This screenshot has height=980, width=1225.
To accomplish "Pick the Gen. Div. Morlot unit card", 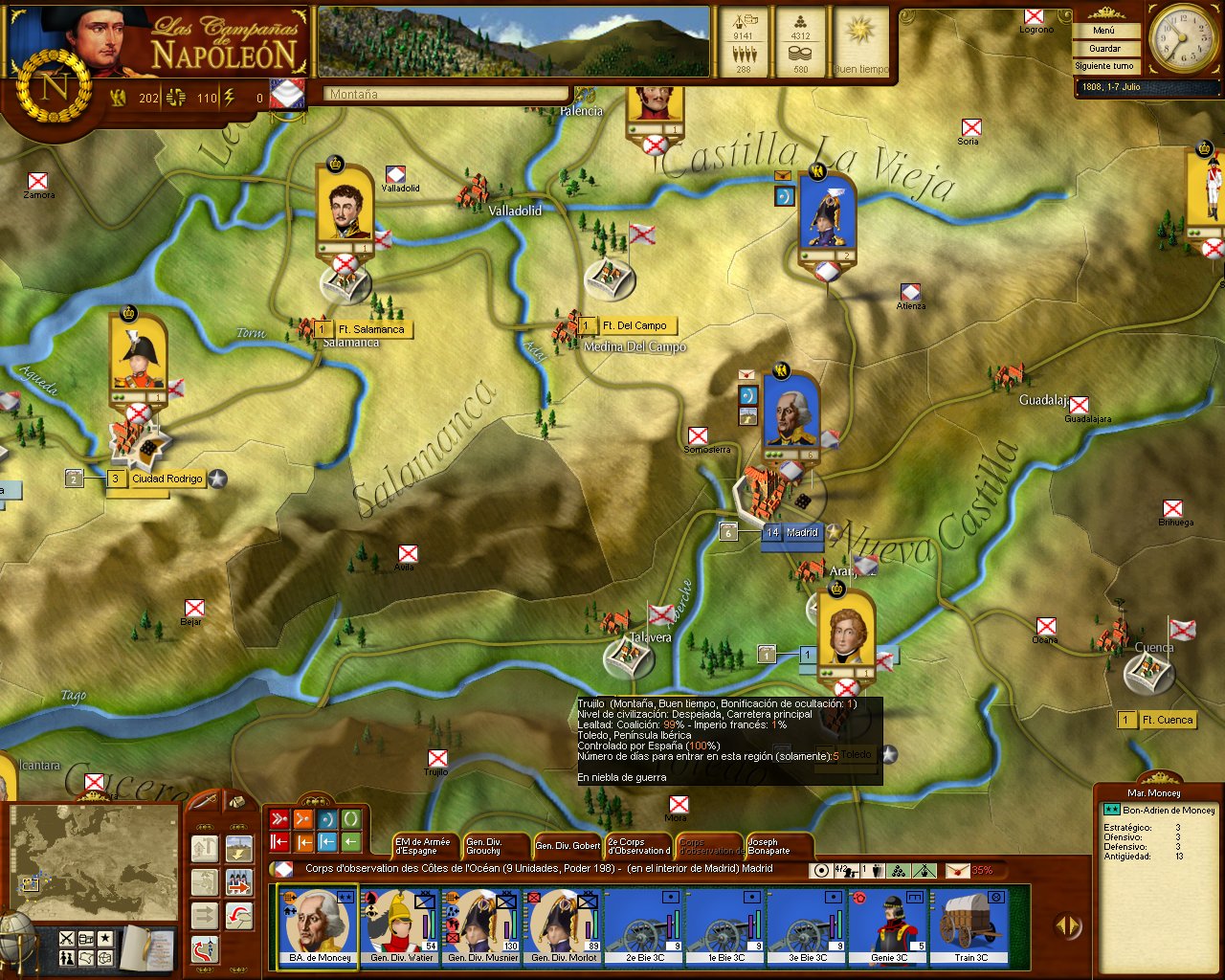I will click(x=564, y=925).
